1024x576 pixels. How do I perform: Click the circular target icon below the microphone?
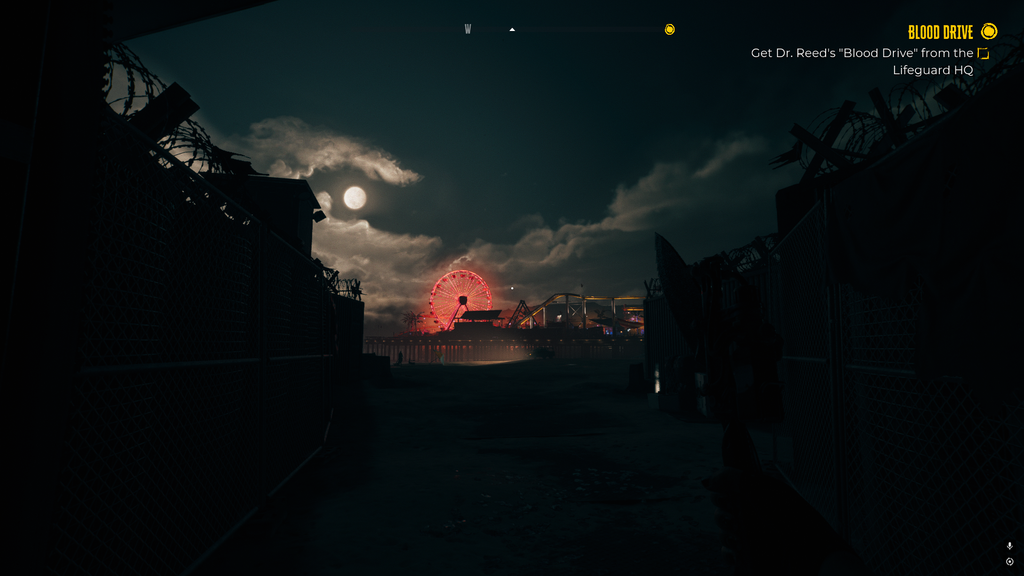[1010, 562]
